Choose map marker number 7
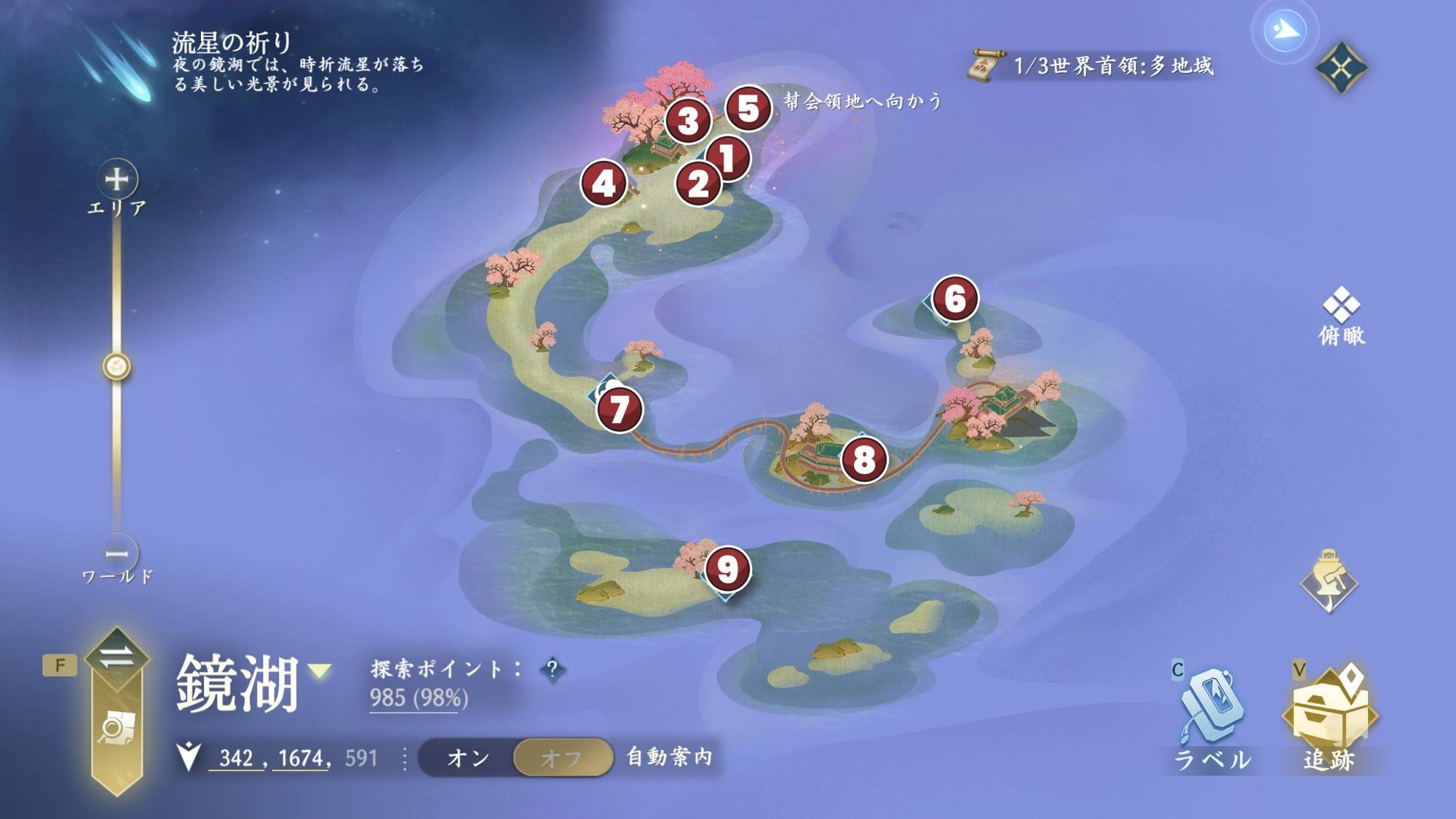 (620, 408)
